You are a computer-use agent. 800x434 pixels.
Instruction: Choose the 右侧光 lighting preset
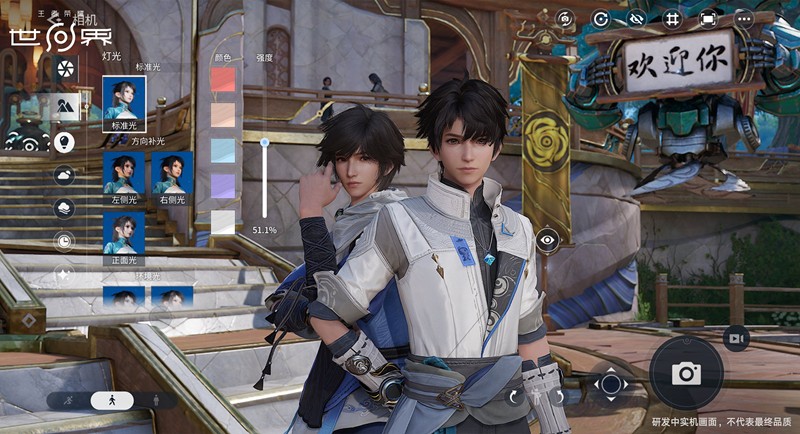[172, 178]
